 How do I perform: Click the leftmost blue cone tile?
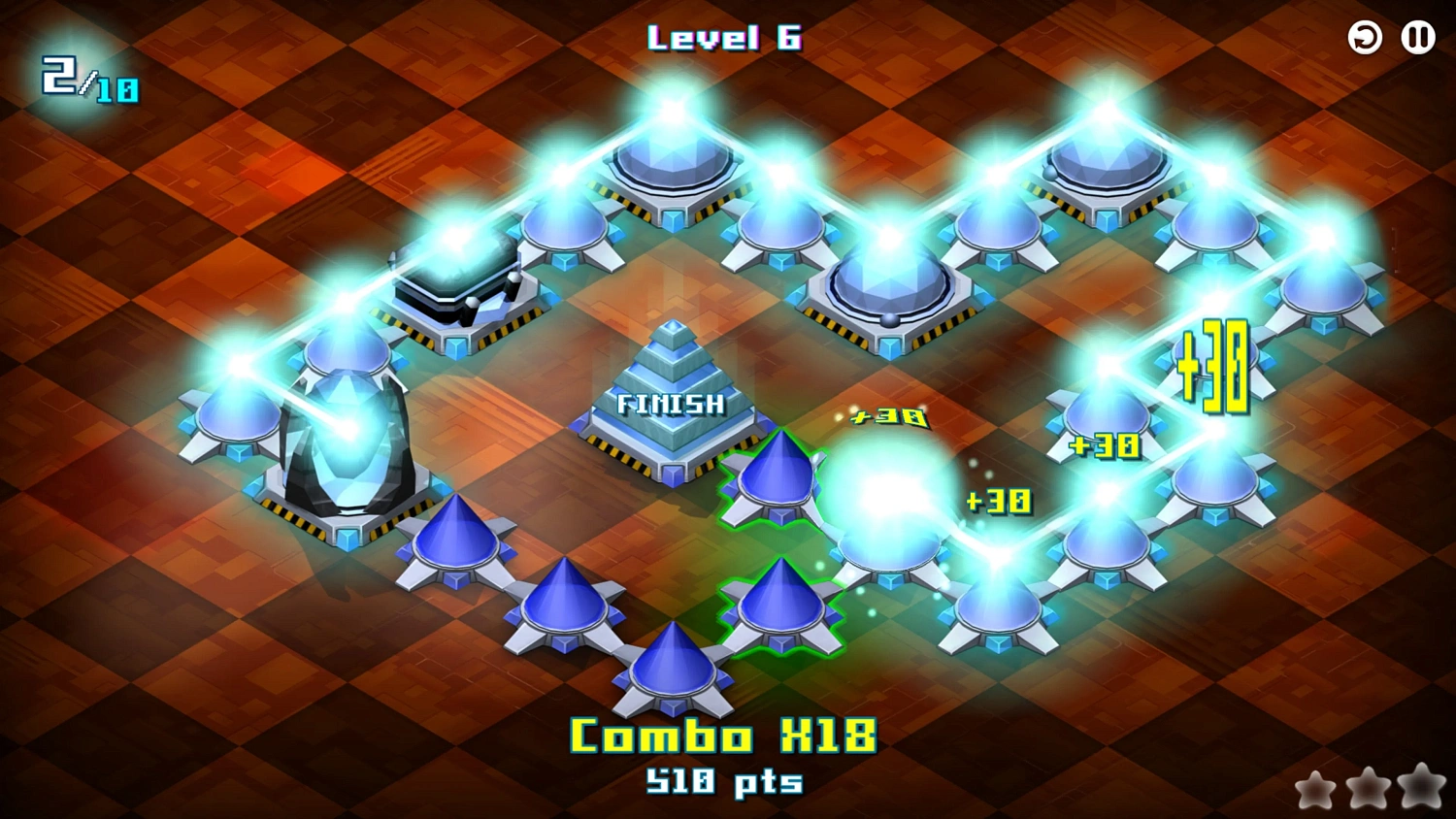pos(456,543)
